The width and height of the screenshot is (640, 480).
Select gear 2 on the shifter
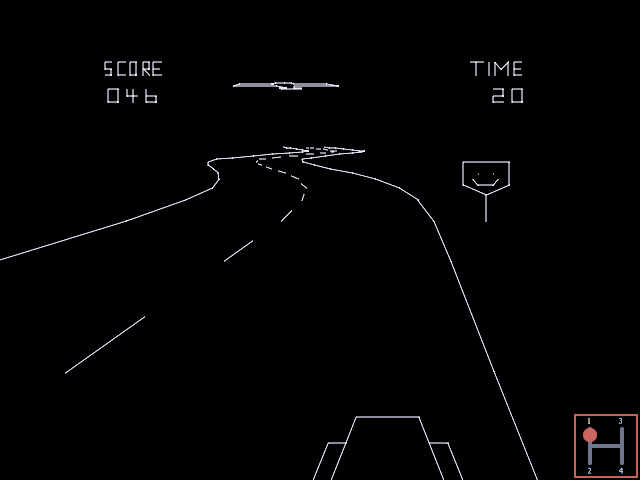point(590,463)
